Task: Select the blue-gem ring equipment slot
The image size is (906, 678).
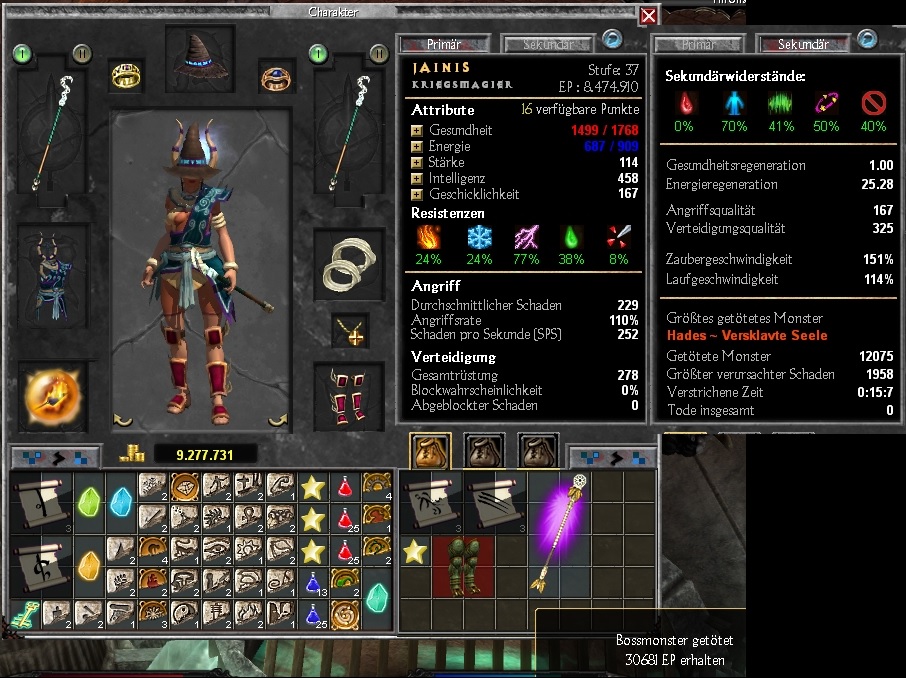Action: coord(273,76)
